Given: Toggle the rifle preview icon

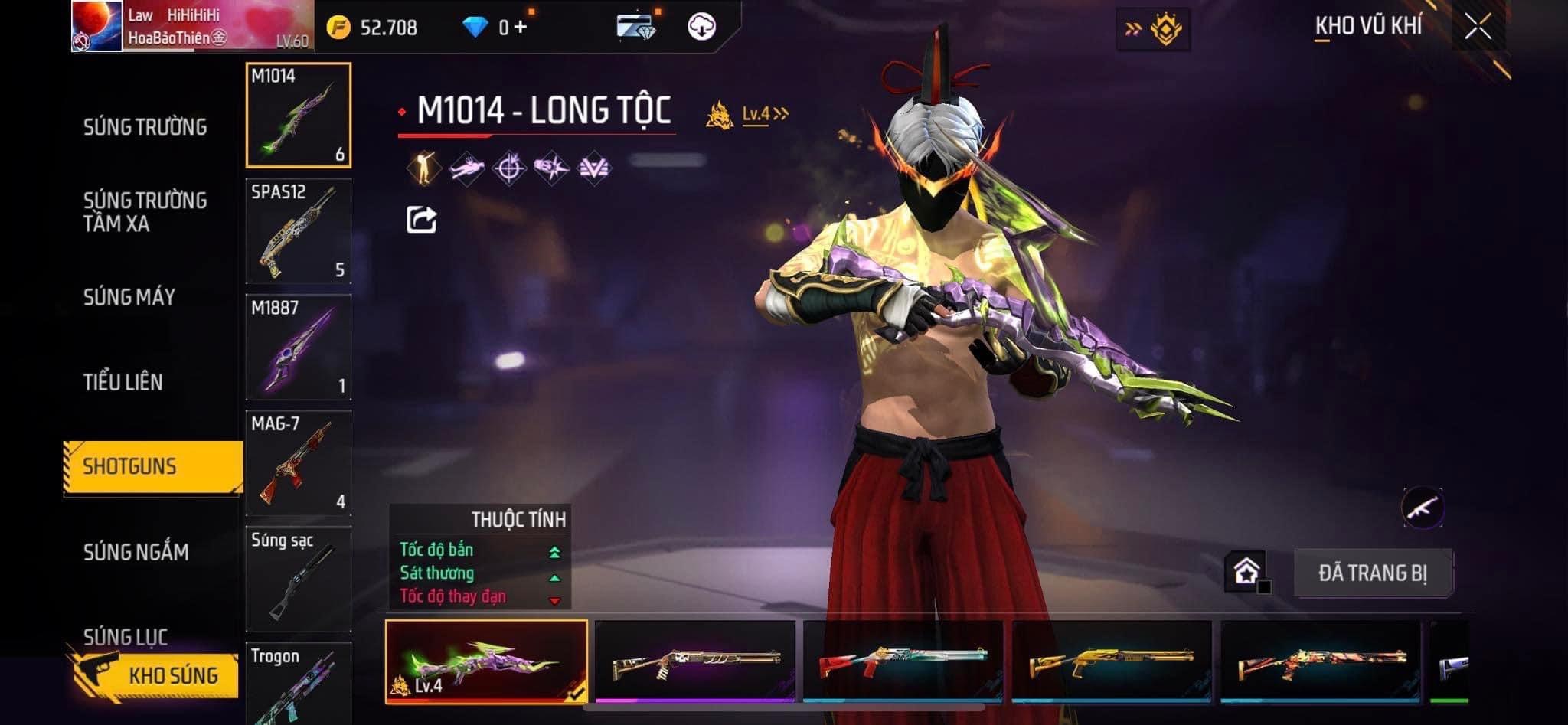Looking at the screenshot, I should pyautogui.click(x=1423, y=507).
